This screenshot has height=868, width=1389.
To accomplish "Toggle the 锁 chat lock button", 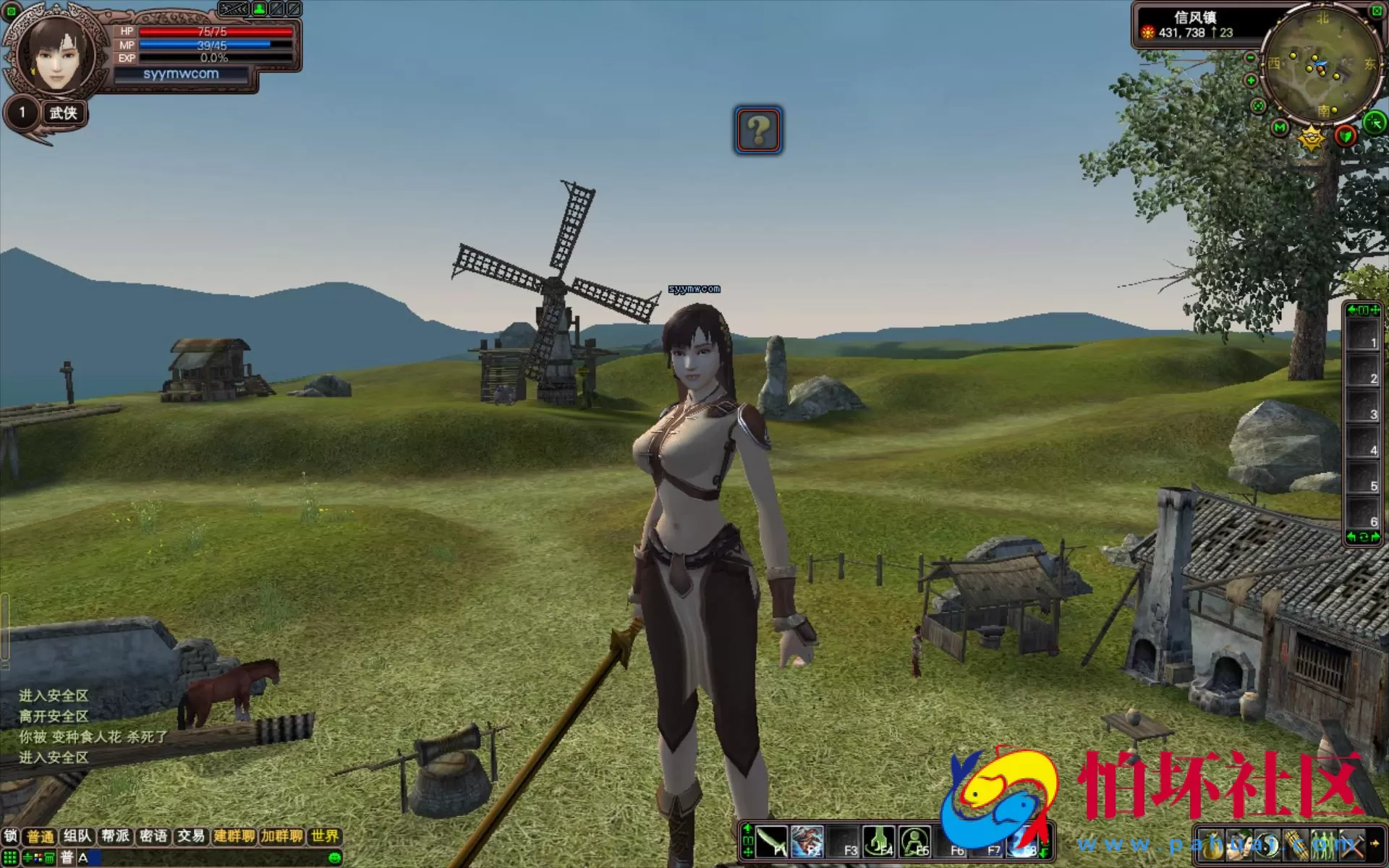I will tap(11, 836).
